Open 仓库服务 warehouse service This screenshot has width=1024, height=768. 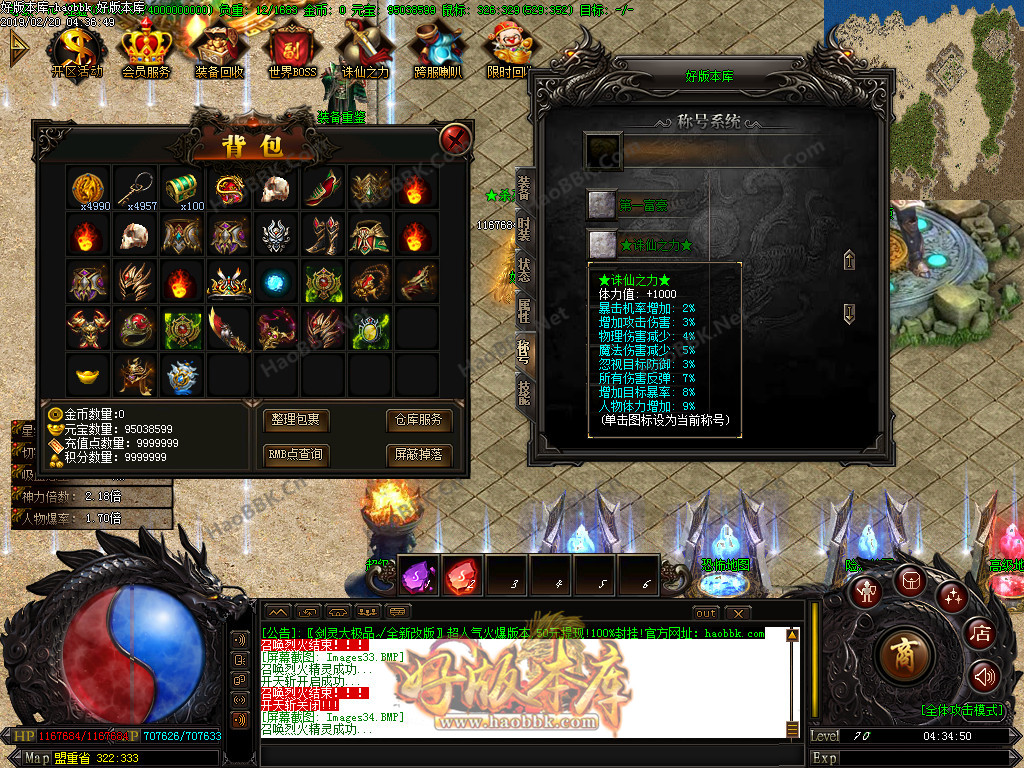click(x=416, y=420)
